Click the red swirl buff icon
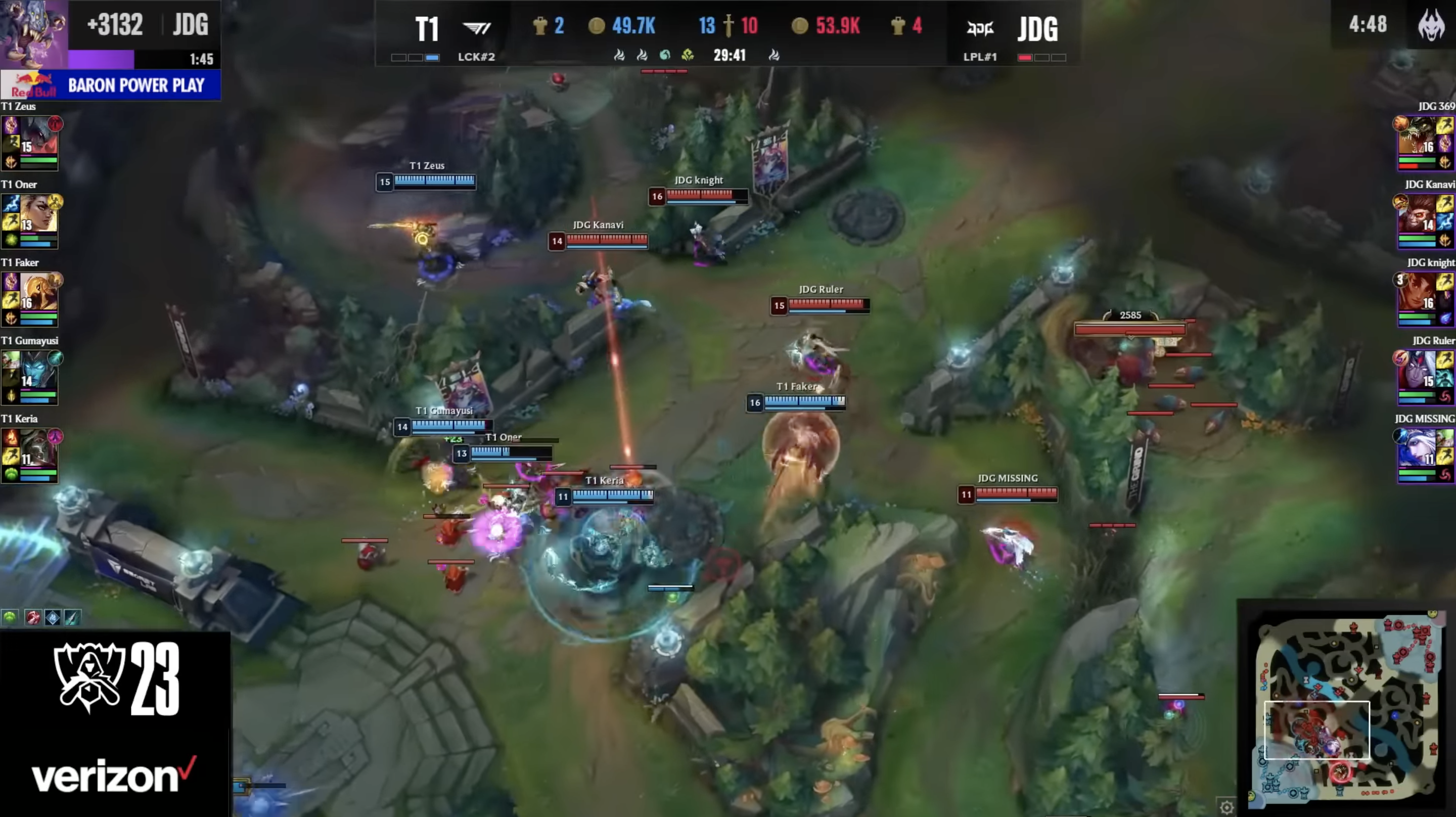This screenshot has width=1456, height=817. [x=33, y=617]
